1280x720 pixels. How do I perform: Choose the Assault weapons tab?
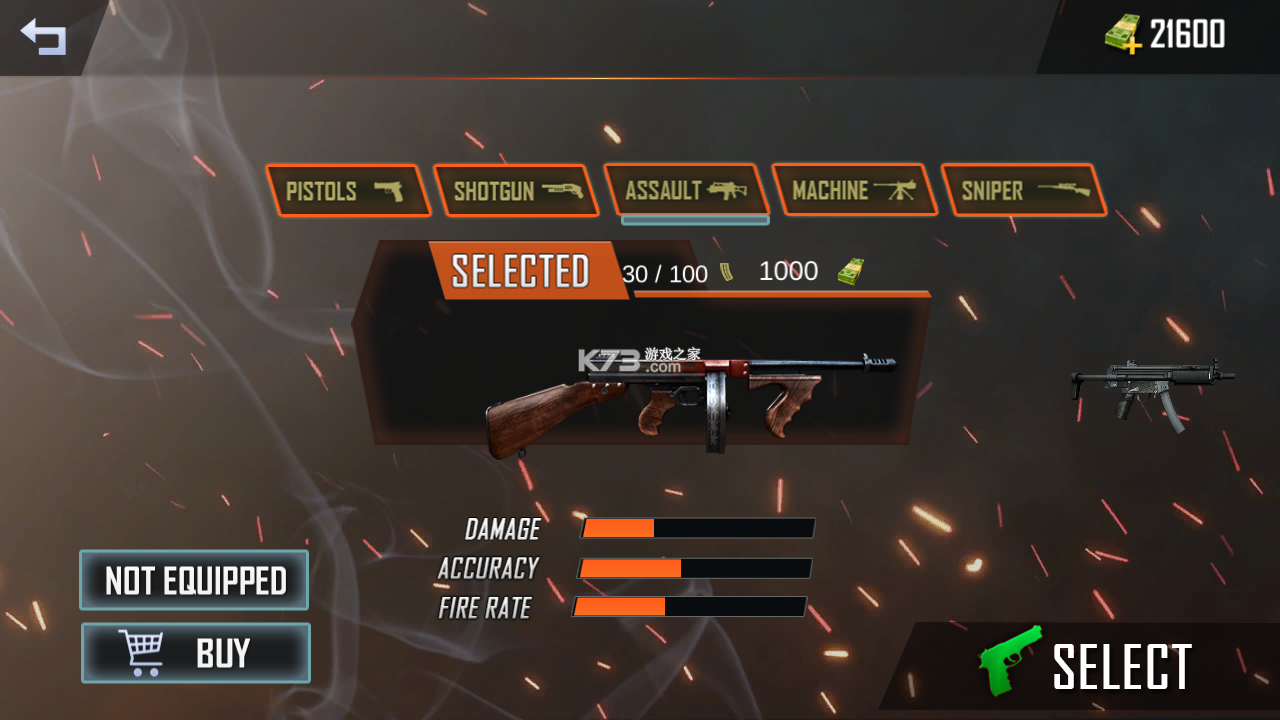686,190
